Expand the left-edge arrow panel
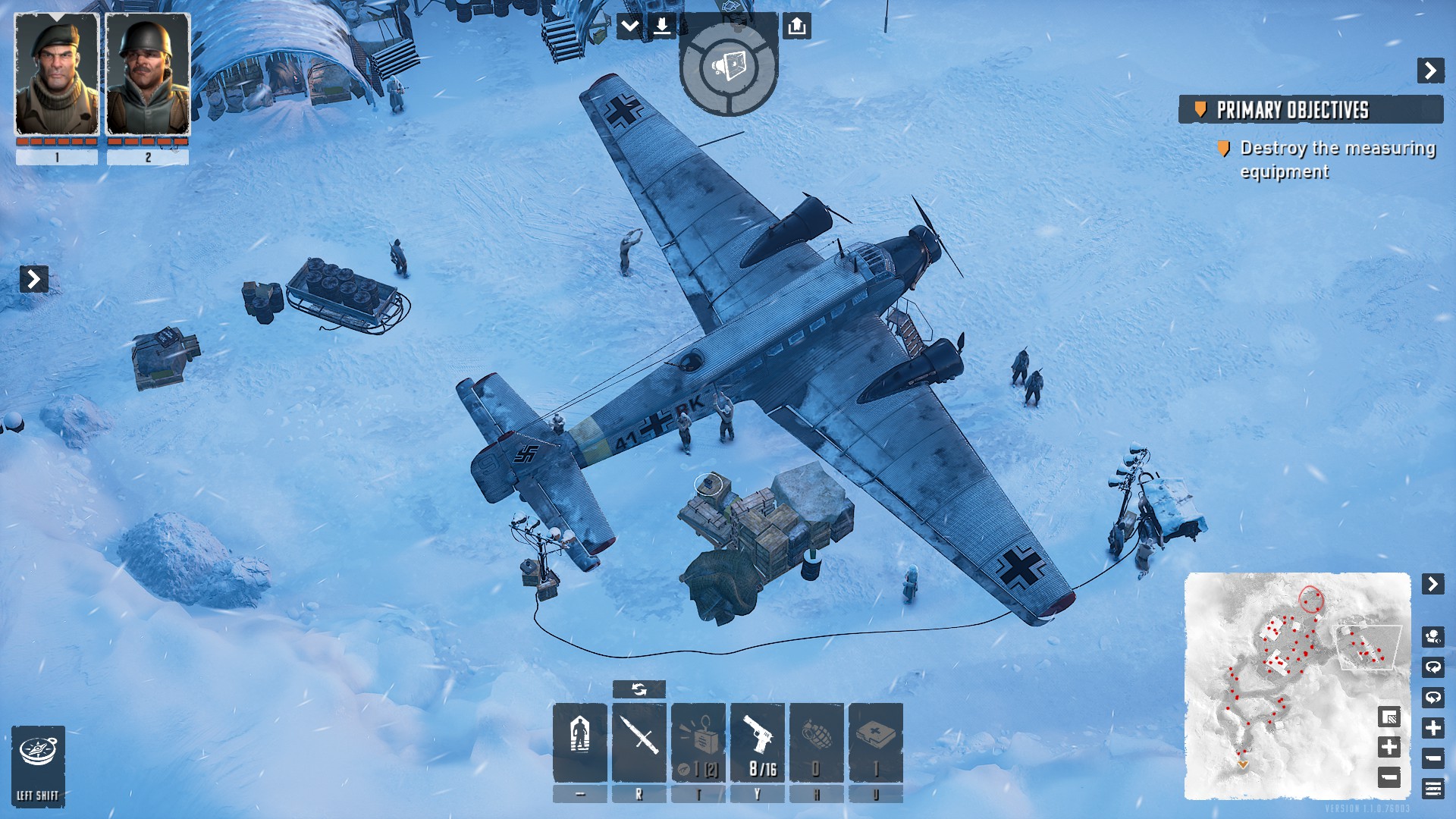Image resolution: width=1456 pixels, height=819 pixels. tap(34, 279)
